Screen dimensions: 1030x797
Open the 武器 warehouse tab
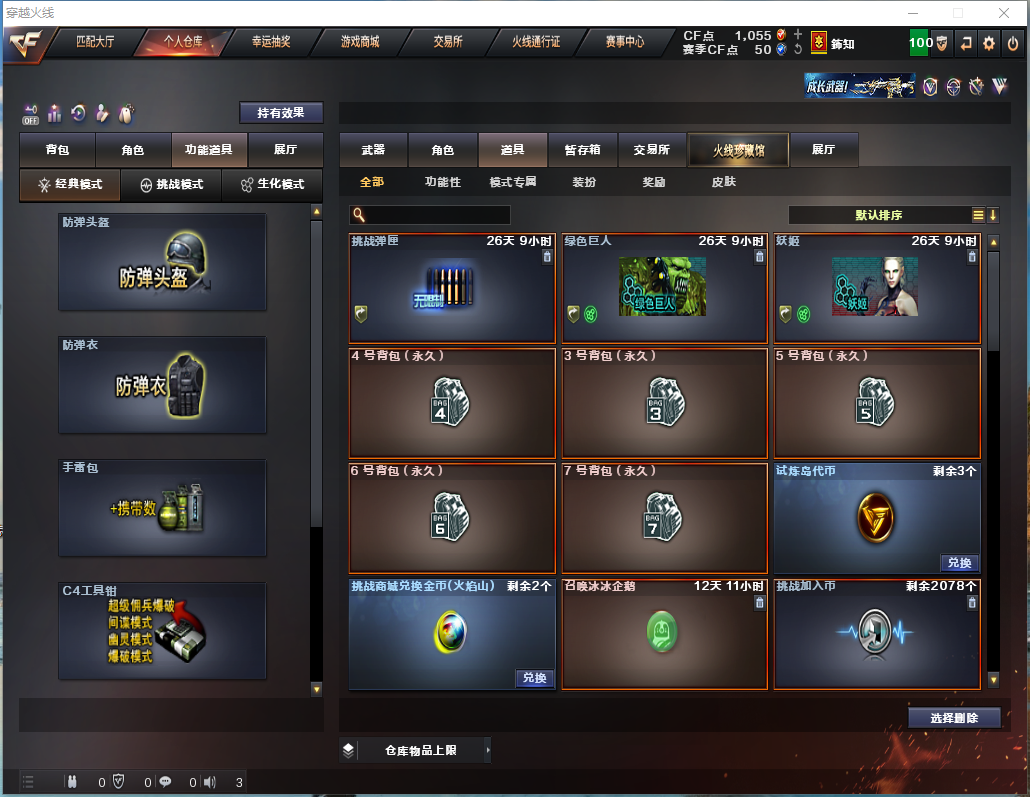373,150
